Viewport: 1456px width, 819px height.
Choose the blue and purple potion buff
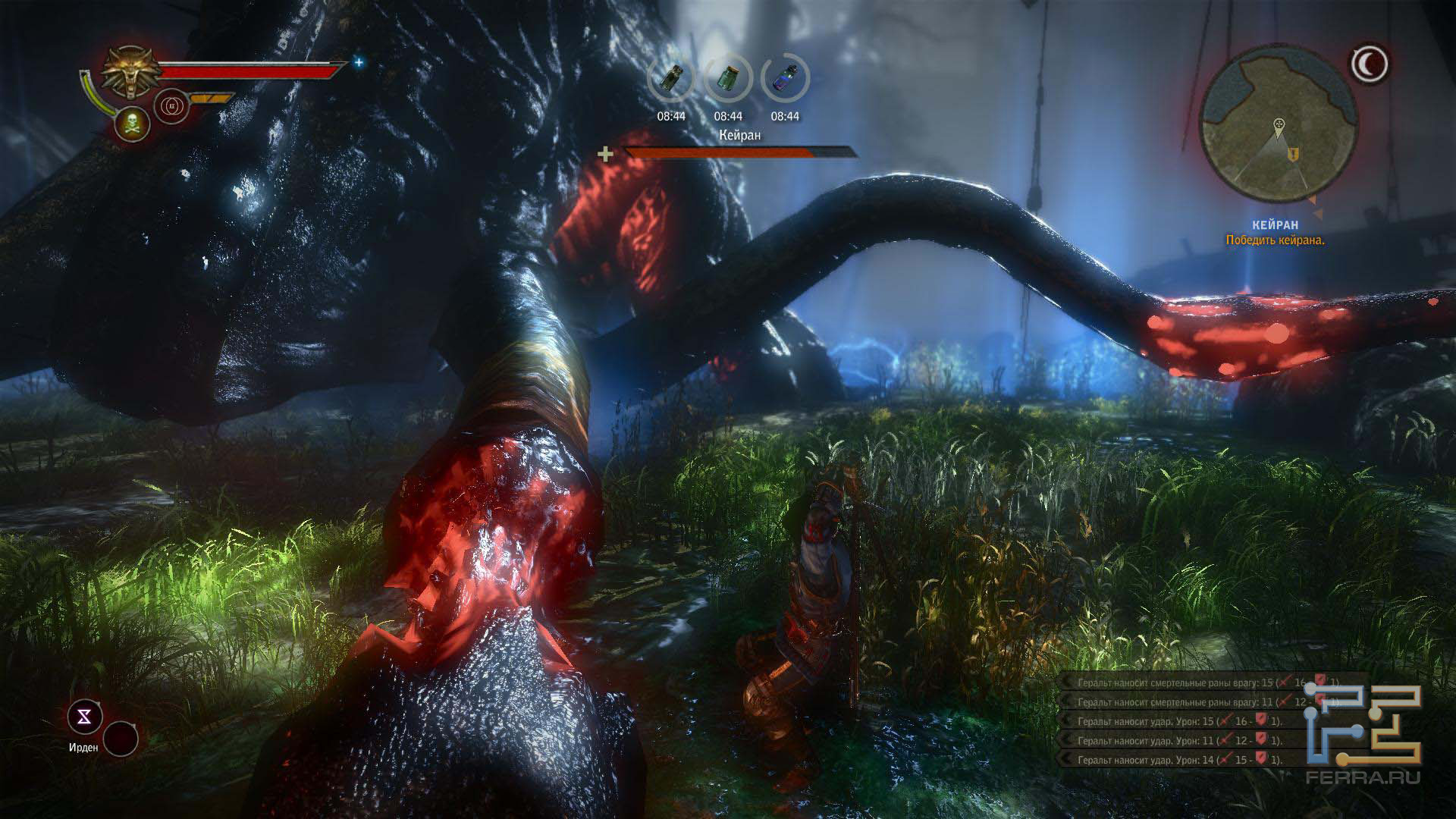(x=785, y=79)
